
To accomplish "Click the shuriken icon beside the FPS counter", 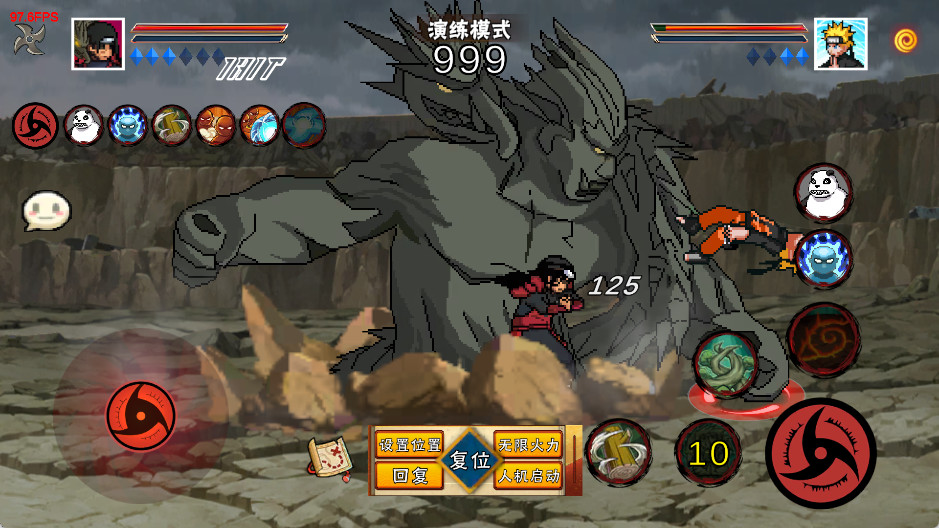I will click(x=28, y=40).
